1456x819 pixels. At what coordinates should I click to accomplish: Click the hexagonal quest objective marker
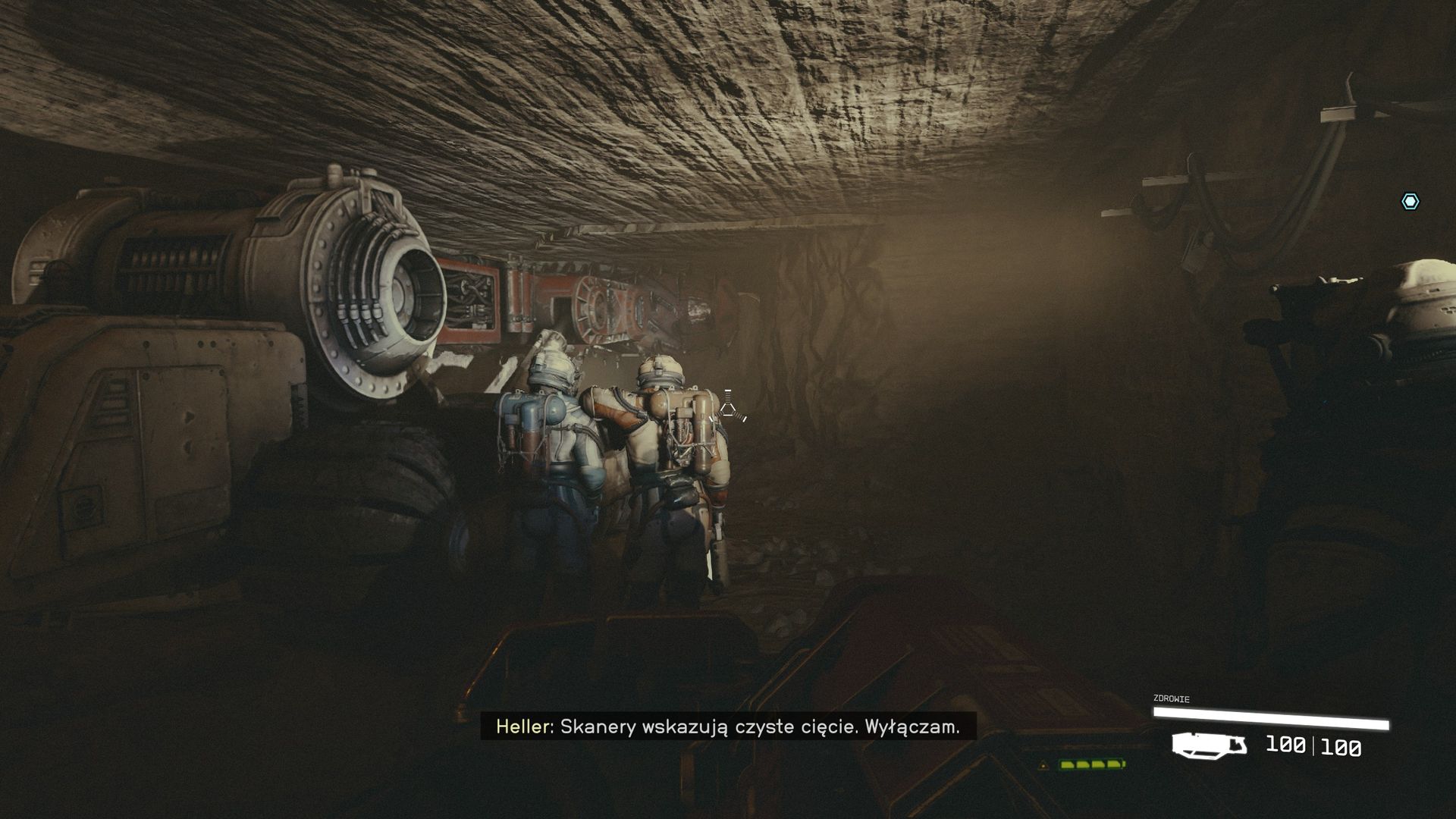tap(1410, 201)
